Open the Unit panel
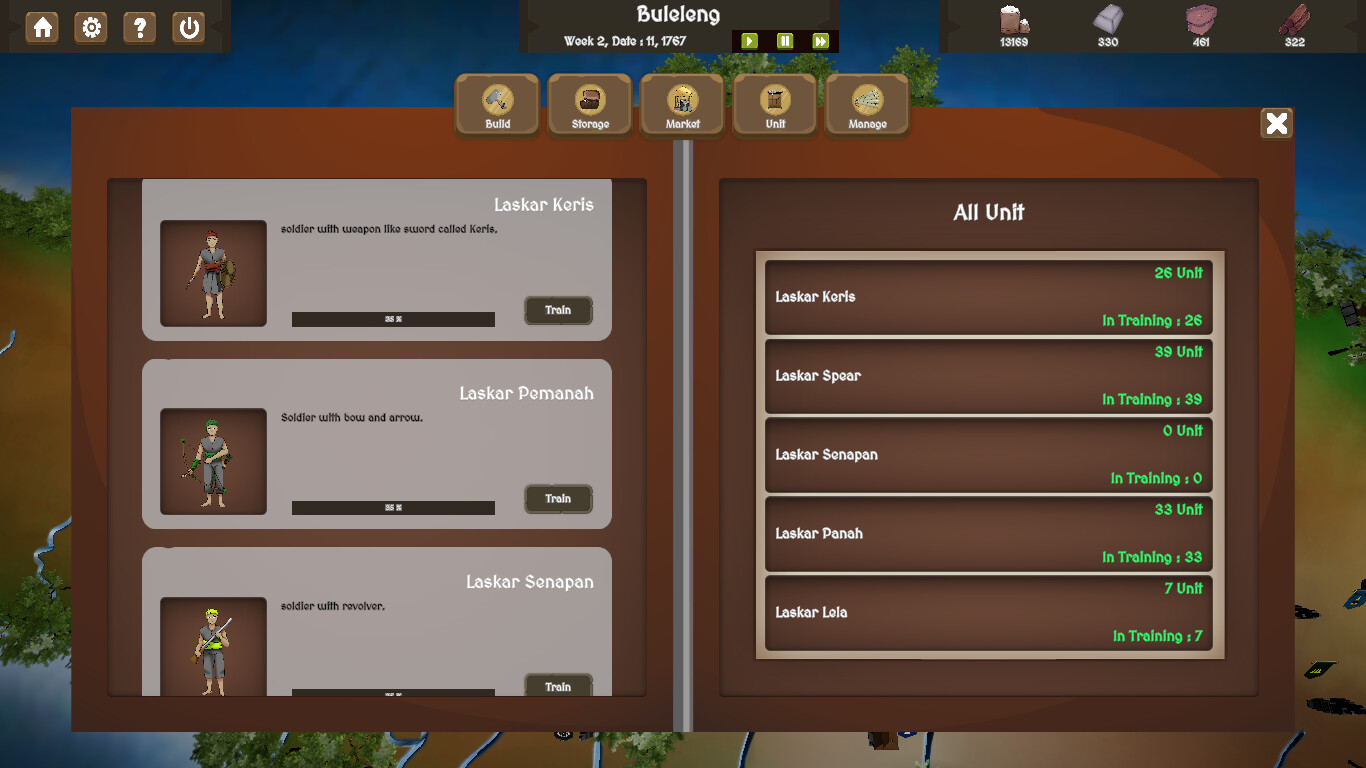1366x768 pixels. point(775,104)
